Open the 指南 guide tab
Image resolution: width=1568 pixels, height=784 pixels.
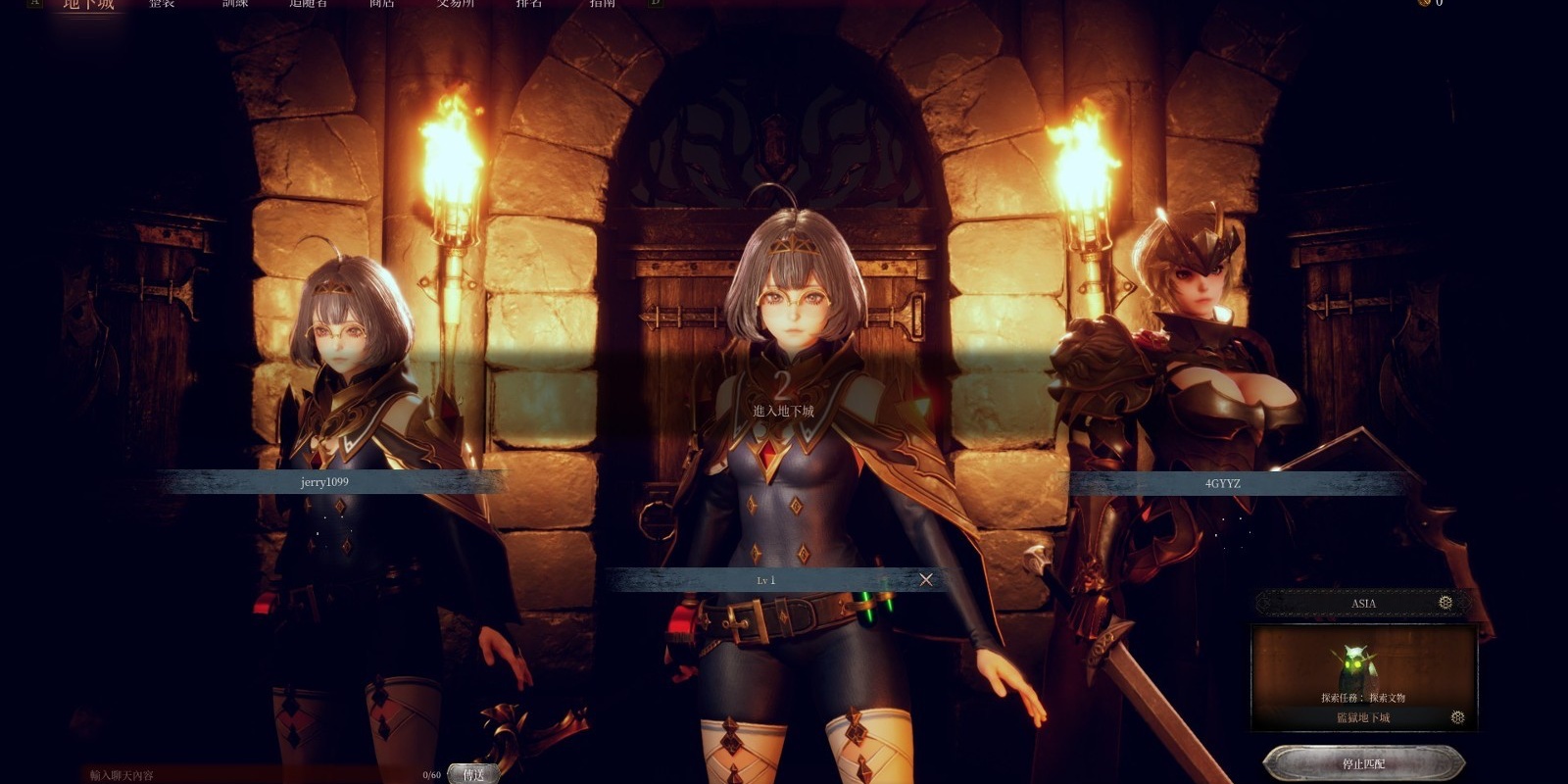point(603,4)
